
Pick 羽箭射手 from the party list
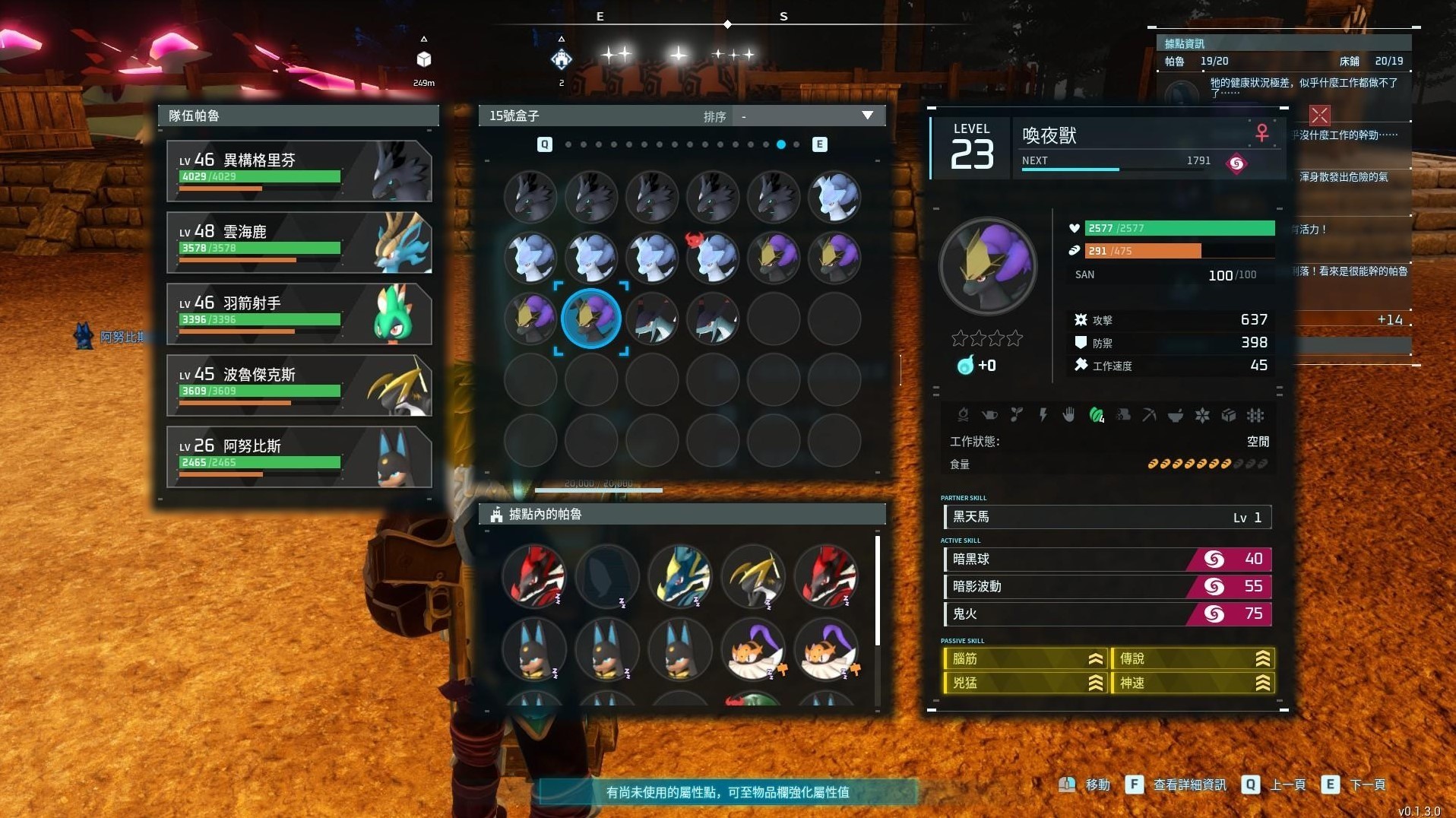[x=299, y=314]
